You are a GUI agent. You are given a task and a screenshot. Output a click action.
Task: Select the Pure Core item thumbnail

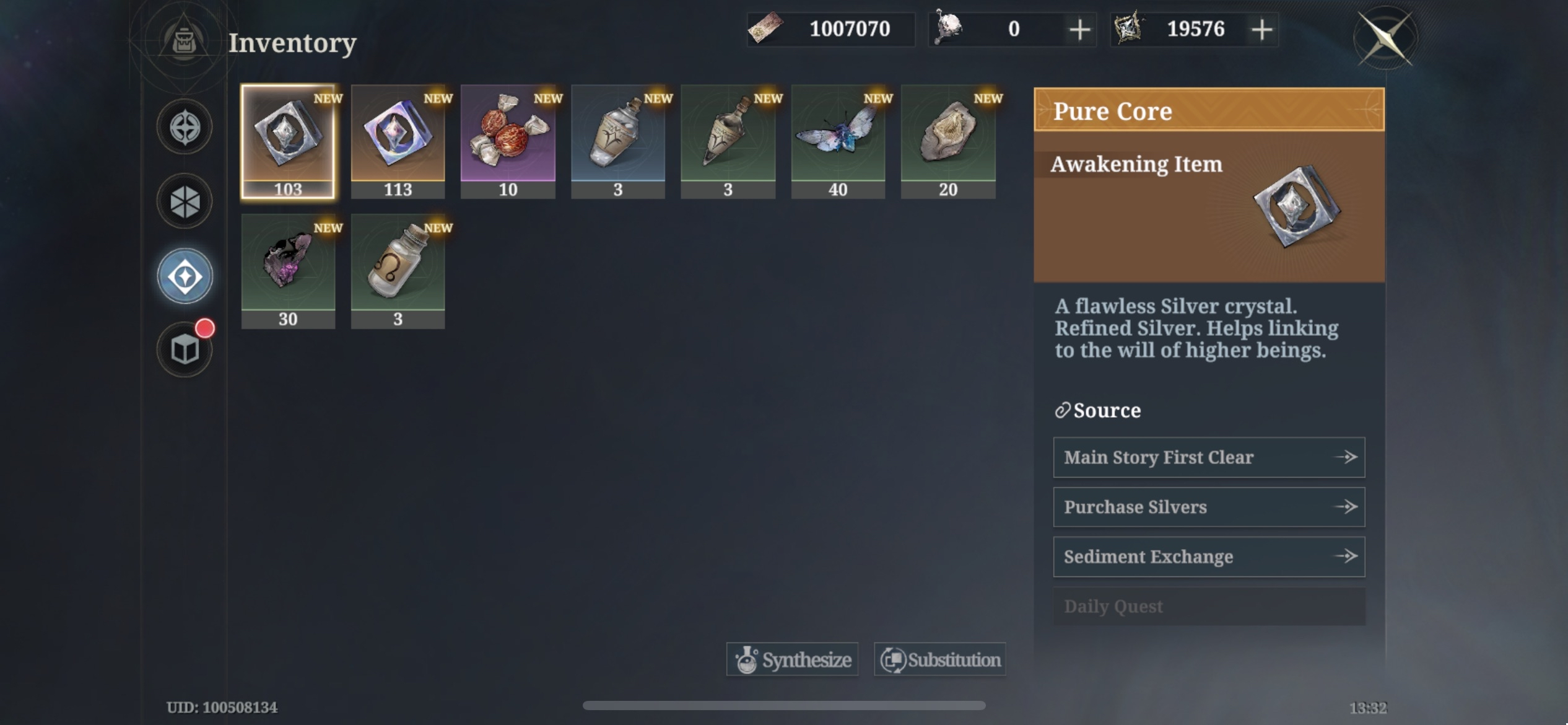(287, 139)
